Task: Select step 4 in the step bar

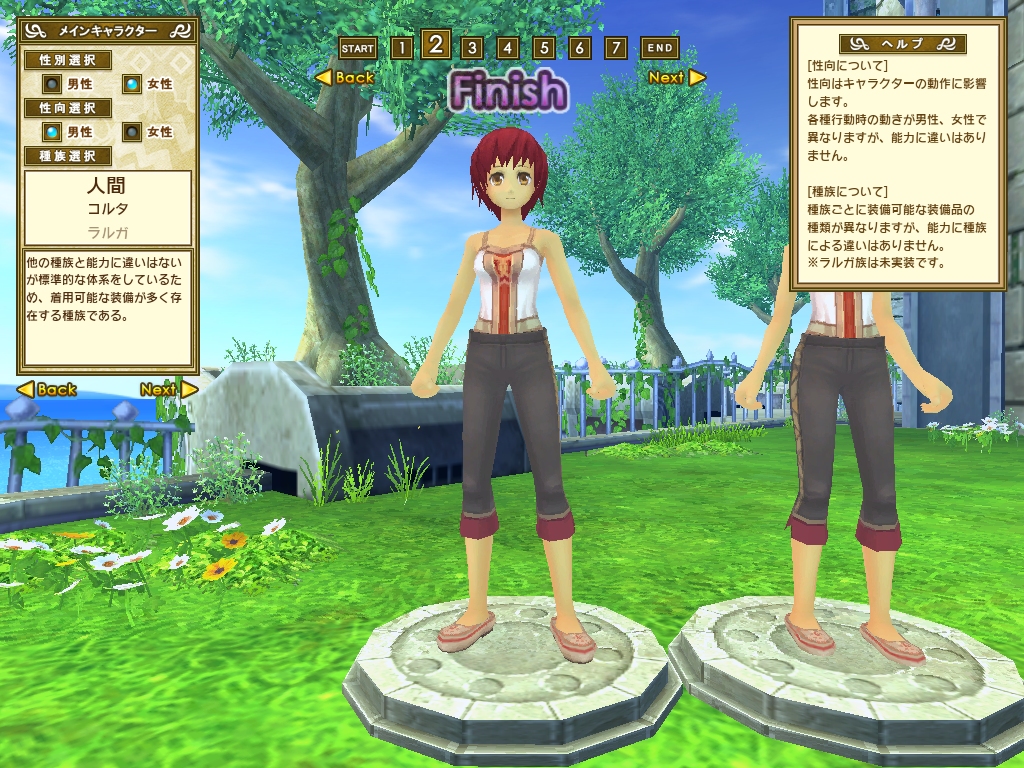Action: point(507,48)
